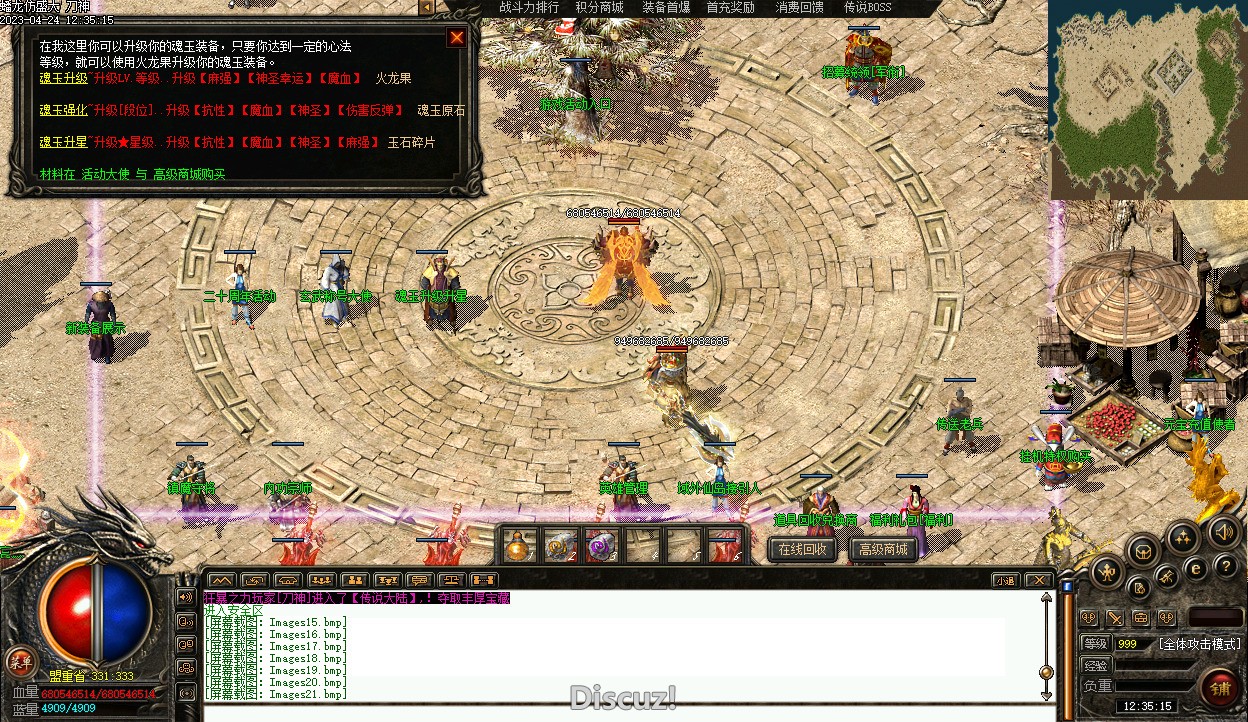1248x722 pixels.
Task: Choose the 魂玉升级 upgrade option
Action: [63, 78]
